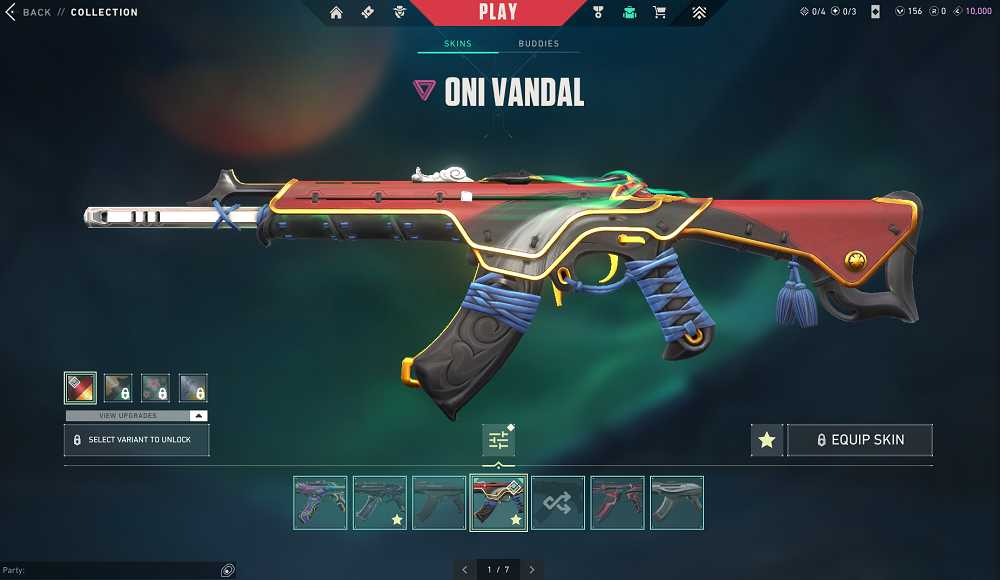The width and height of the screenshot is (1000, 580).
Task: Select the red and black Vandal thumbnail
Action: (617, 502)
